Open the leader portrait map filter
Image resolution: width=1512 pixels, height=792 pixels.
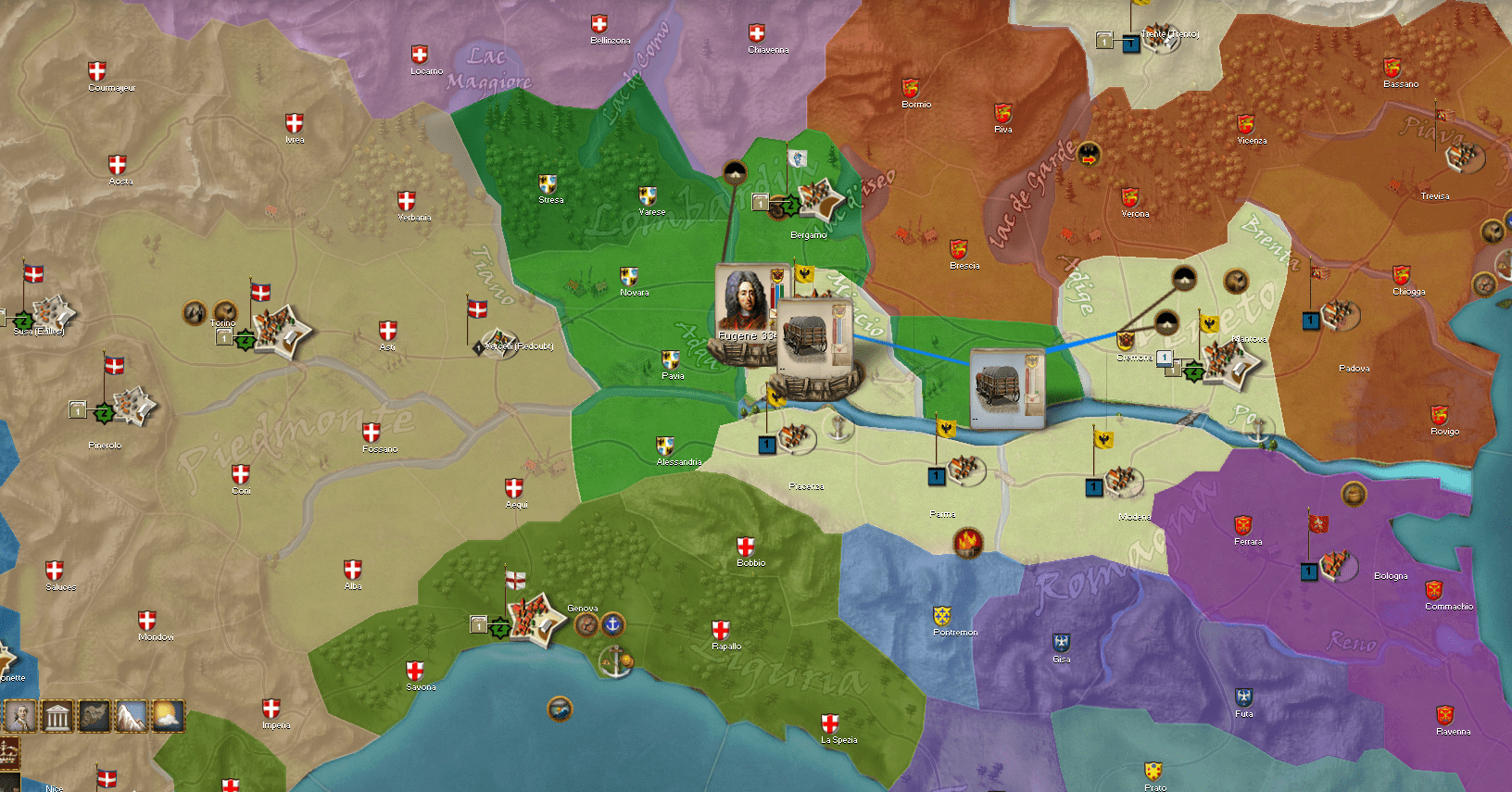pyautogui.click(x=20, y=716)
